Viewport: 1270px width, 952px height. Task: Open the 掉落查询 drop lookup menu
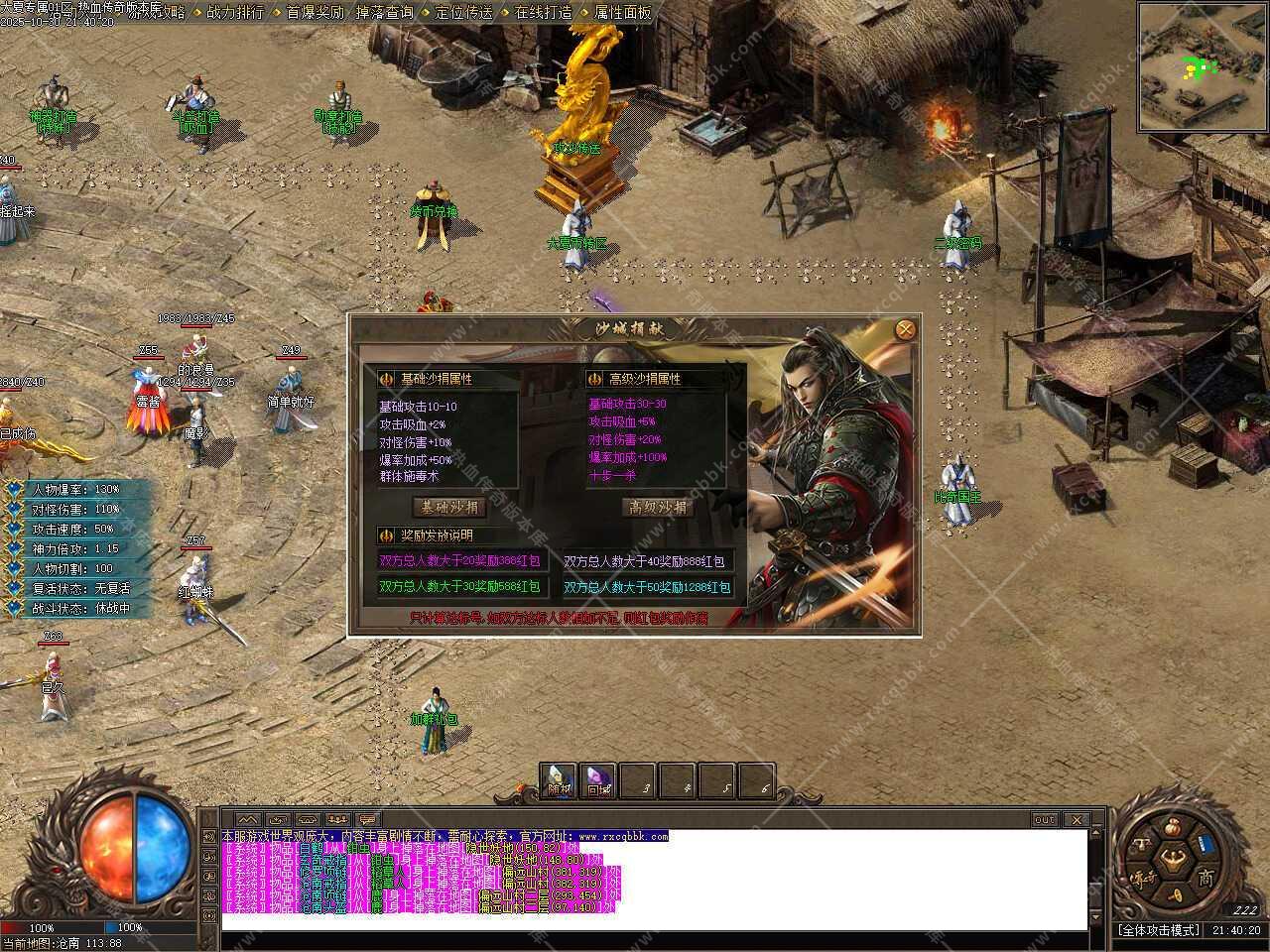(384, 13)
